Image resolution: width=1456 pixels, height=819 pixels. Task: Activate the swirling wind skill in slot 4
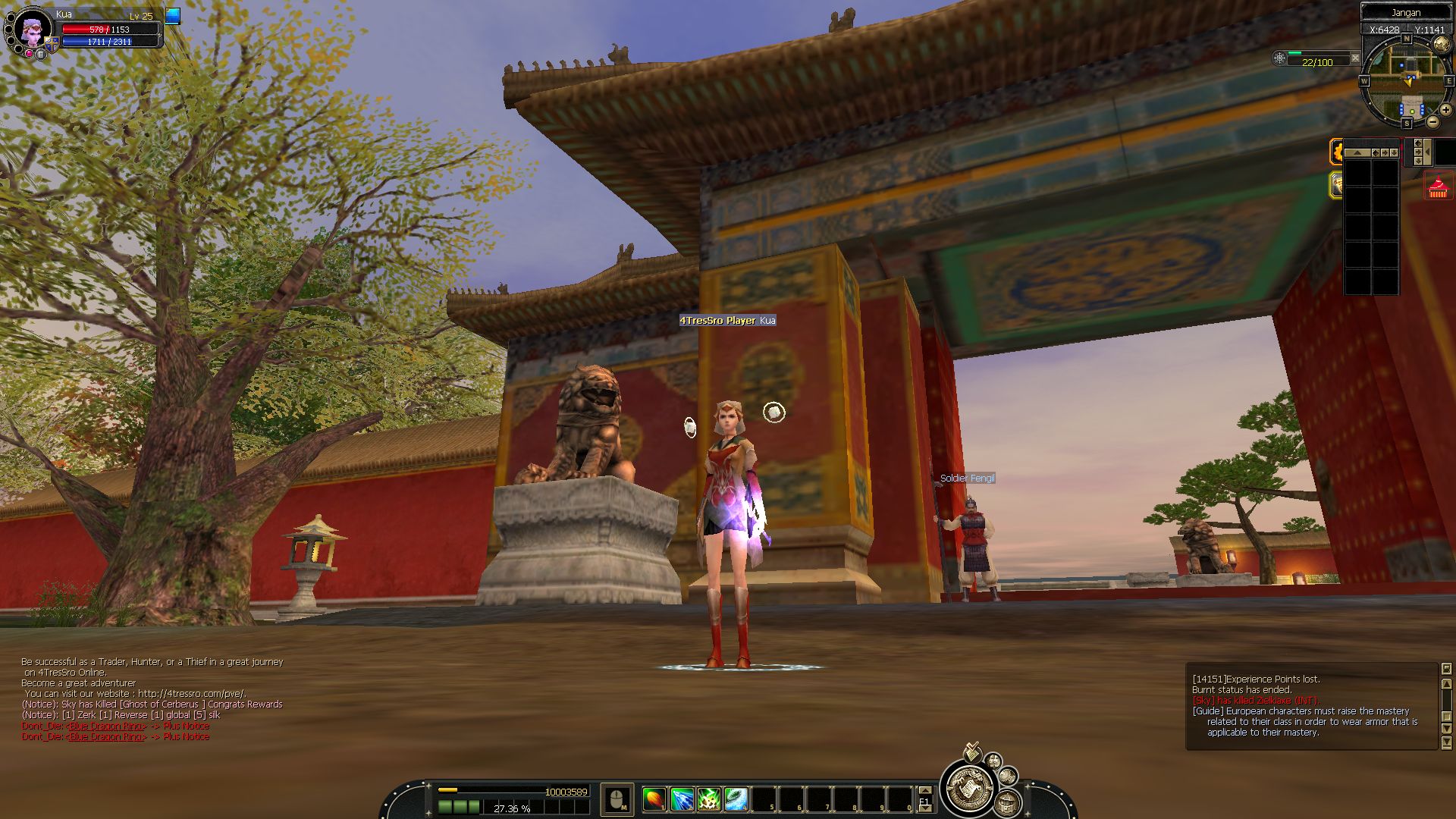(736, 799)
